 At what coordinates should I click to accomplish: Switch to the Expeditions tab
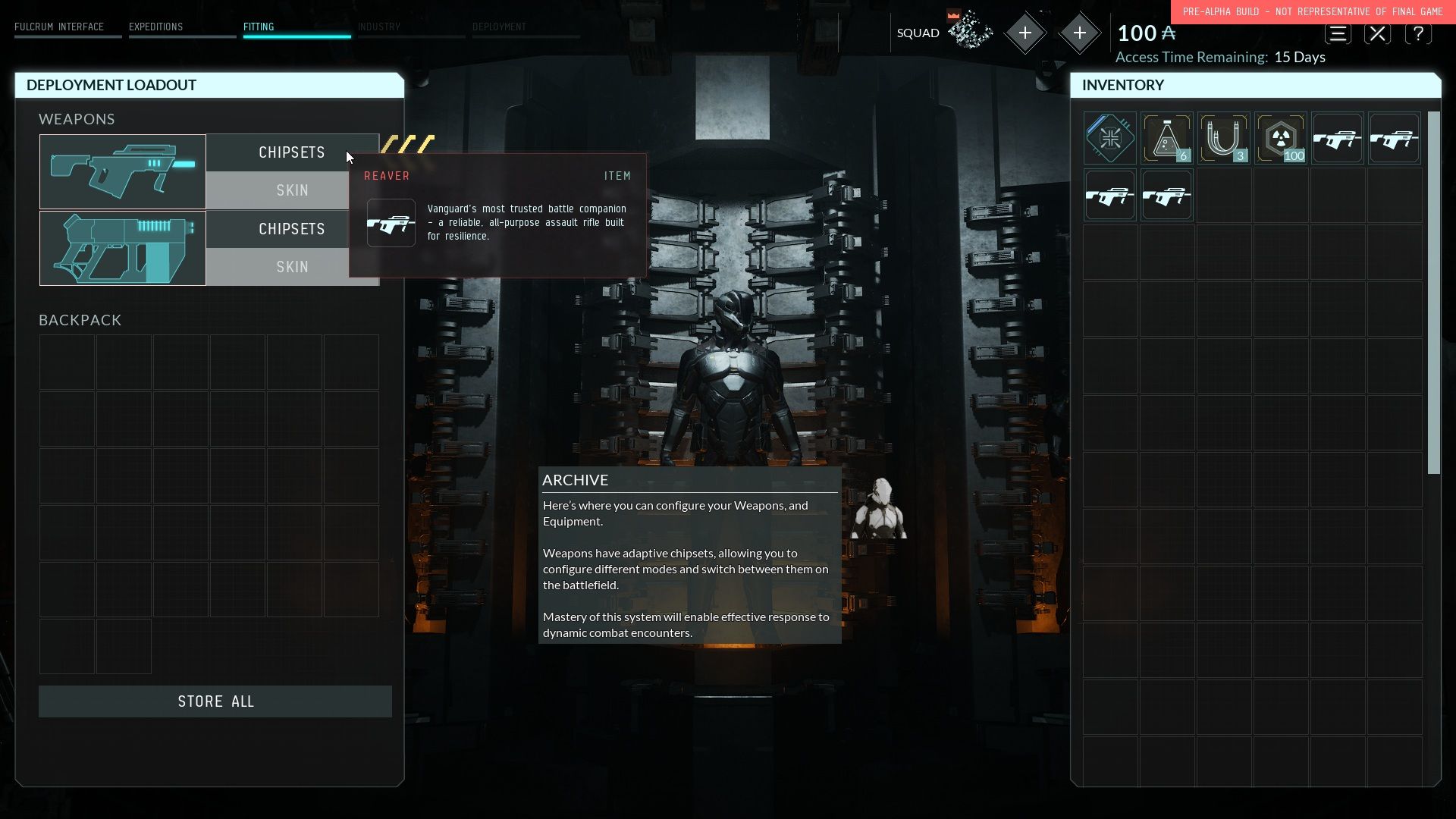[155, 27]
